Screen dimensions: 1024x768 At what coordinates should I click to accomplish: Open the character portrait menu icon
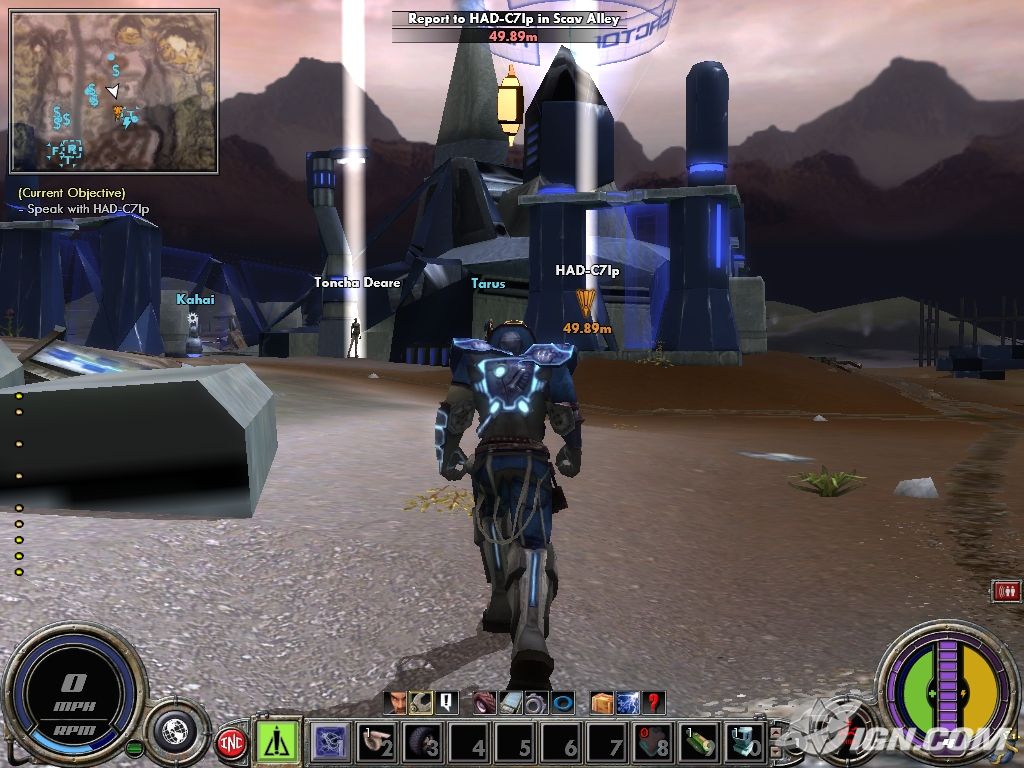[x=397, y=703]
